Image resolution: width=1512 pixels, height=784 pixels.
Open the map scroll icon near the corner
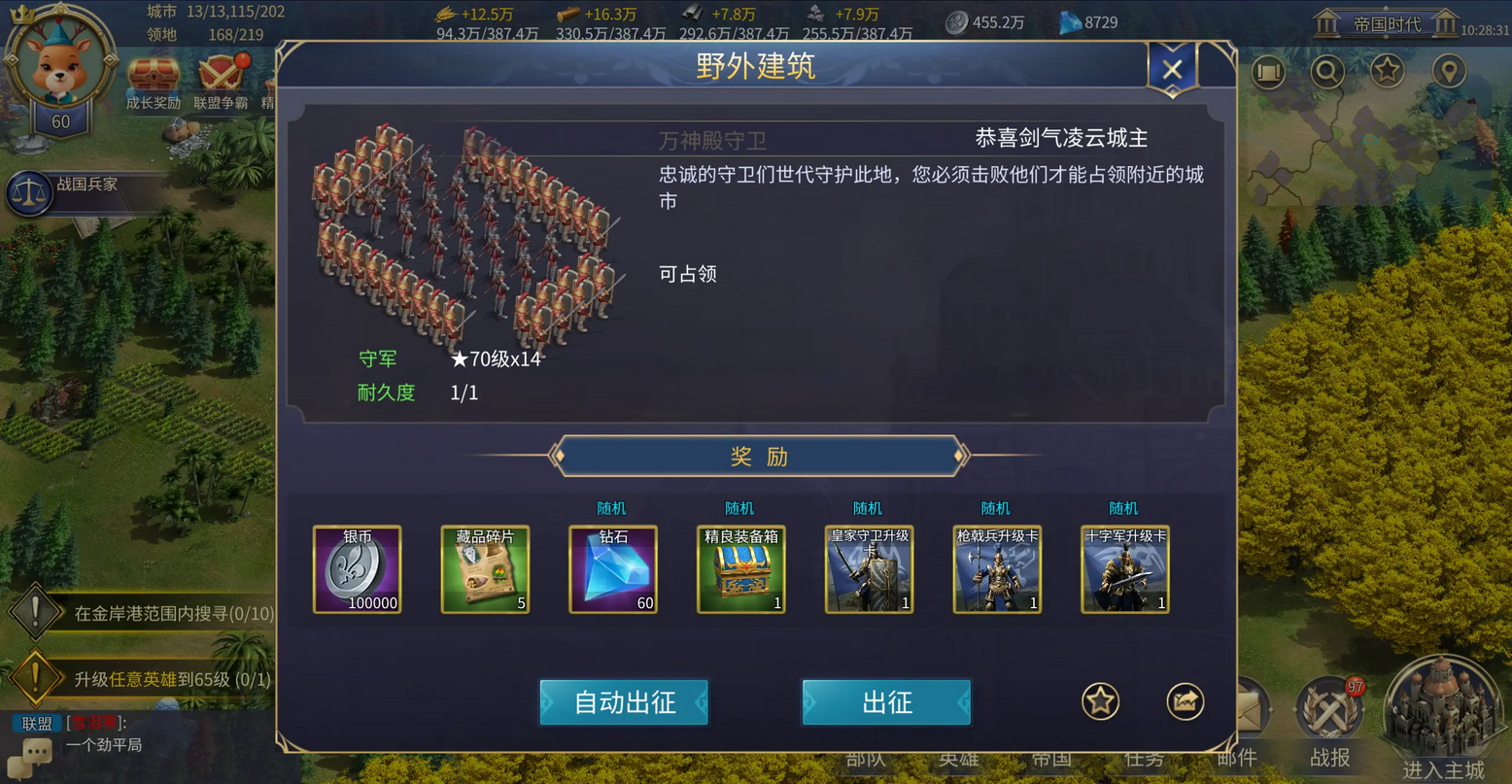1268,71
